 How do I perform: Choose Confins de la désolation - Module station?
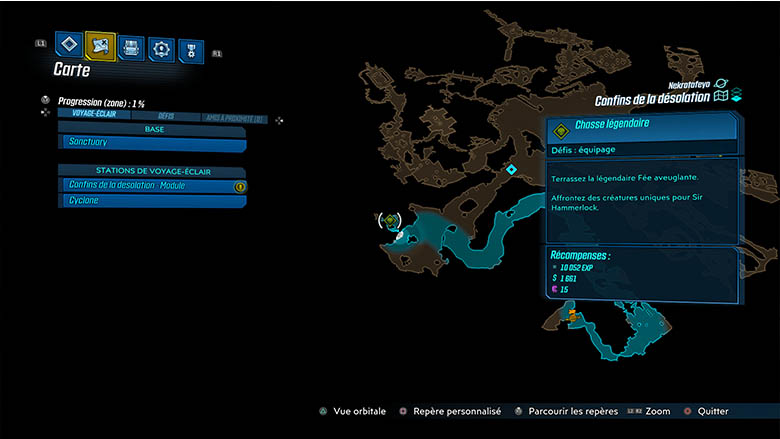click(150, 185)
